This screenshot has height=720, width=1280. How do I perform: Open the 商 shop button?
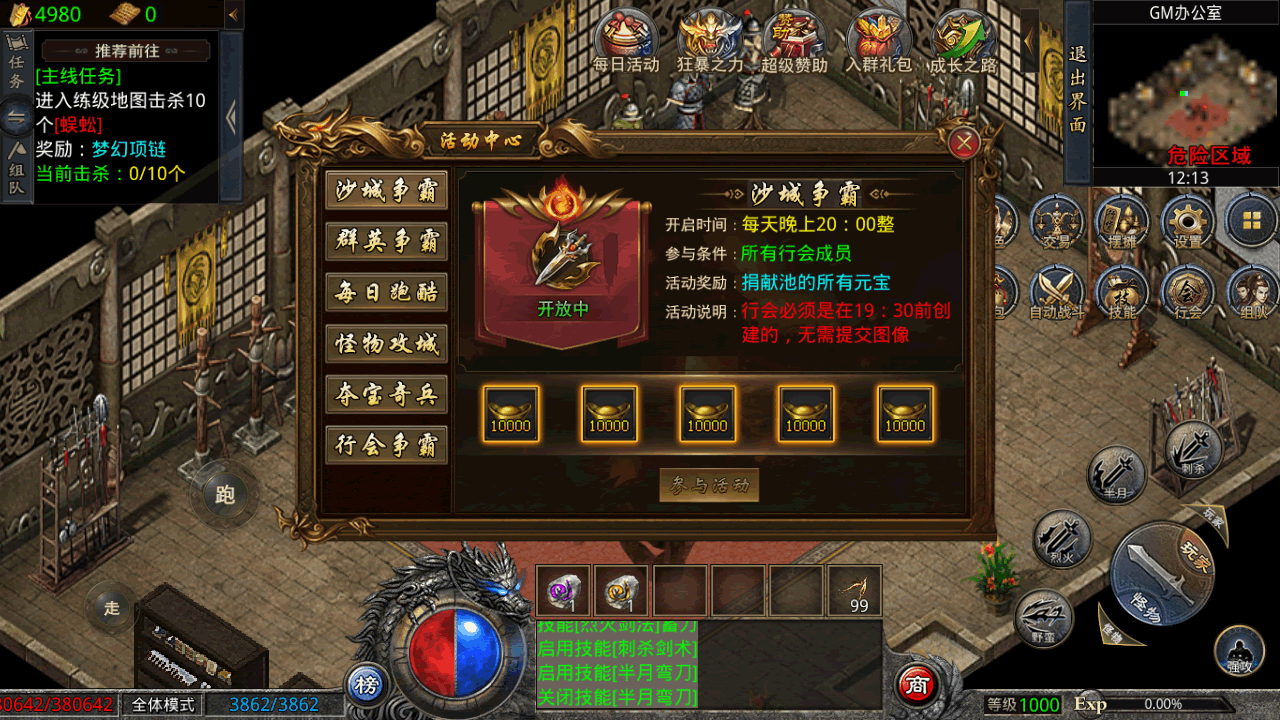click(x=916, y=685)
